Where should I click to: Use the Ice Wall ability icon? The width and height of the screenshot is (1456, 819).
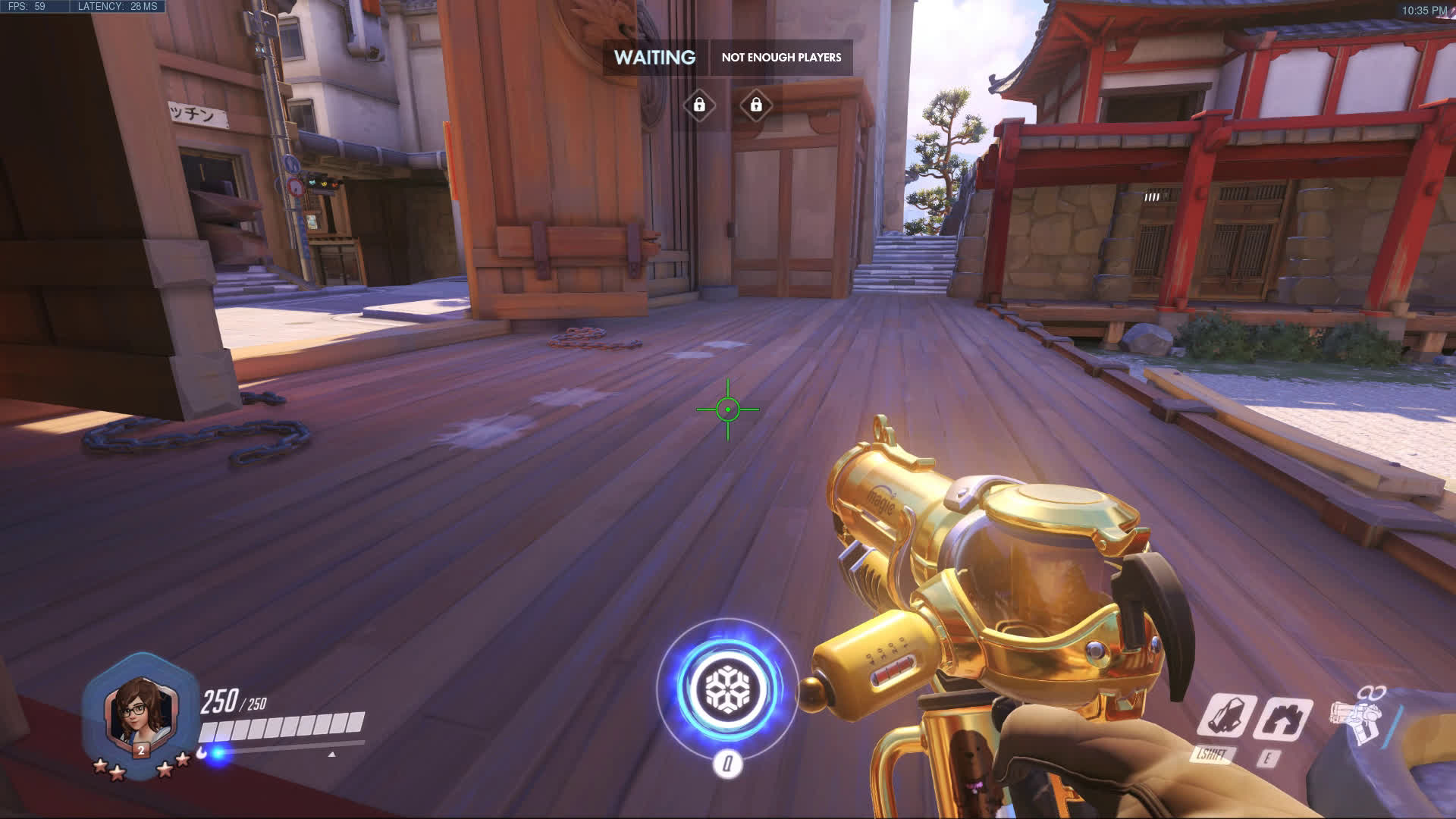1283,718
